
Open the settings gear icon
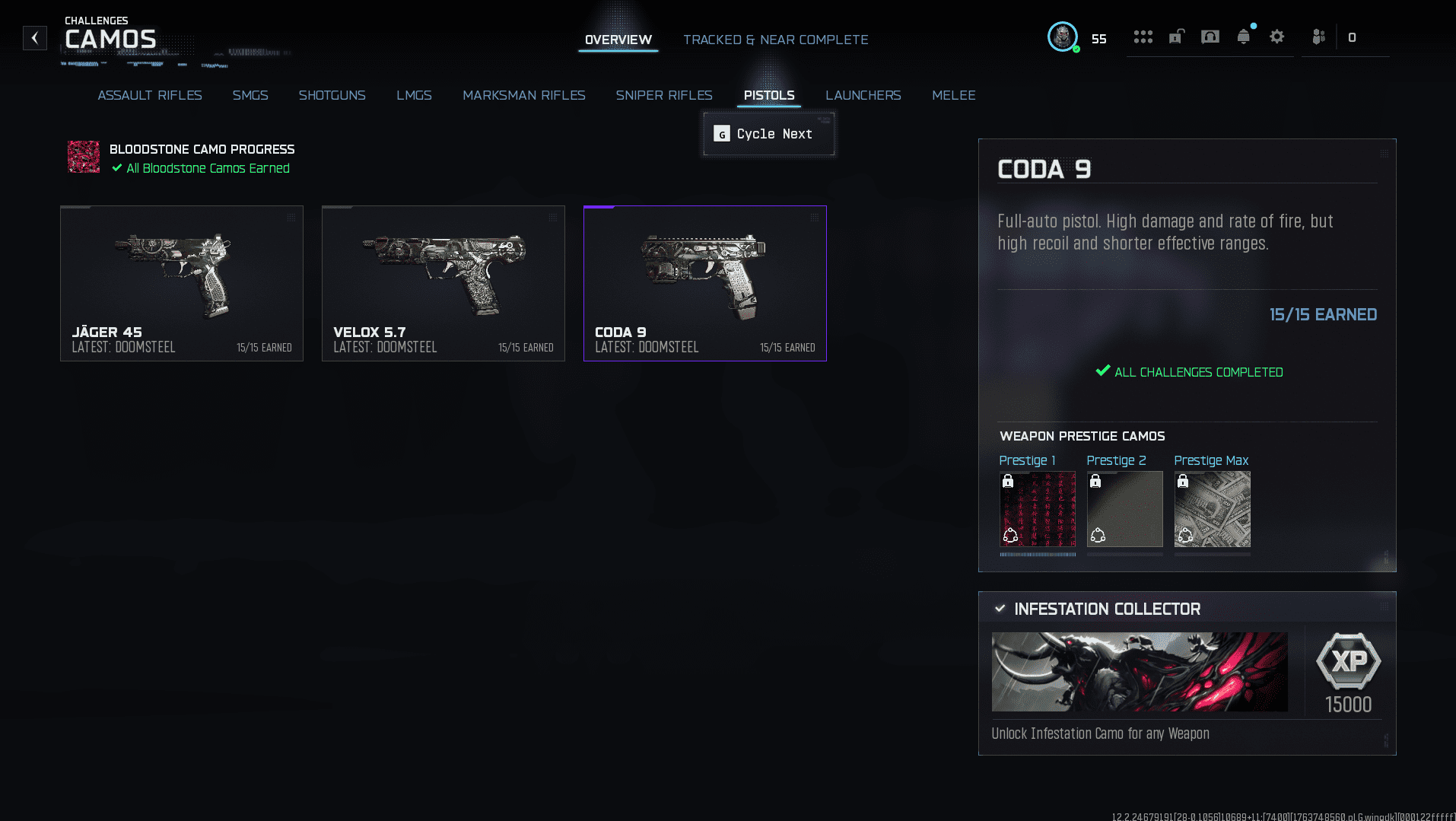pyautogui.click(x=1276, y=37)
